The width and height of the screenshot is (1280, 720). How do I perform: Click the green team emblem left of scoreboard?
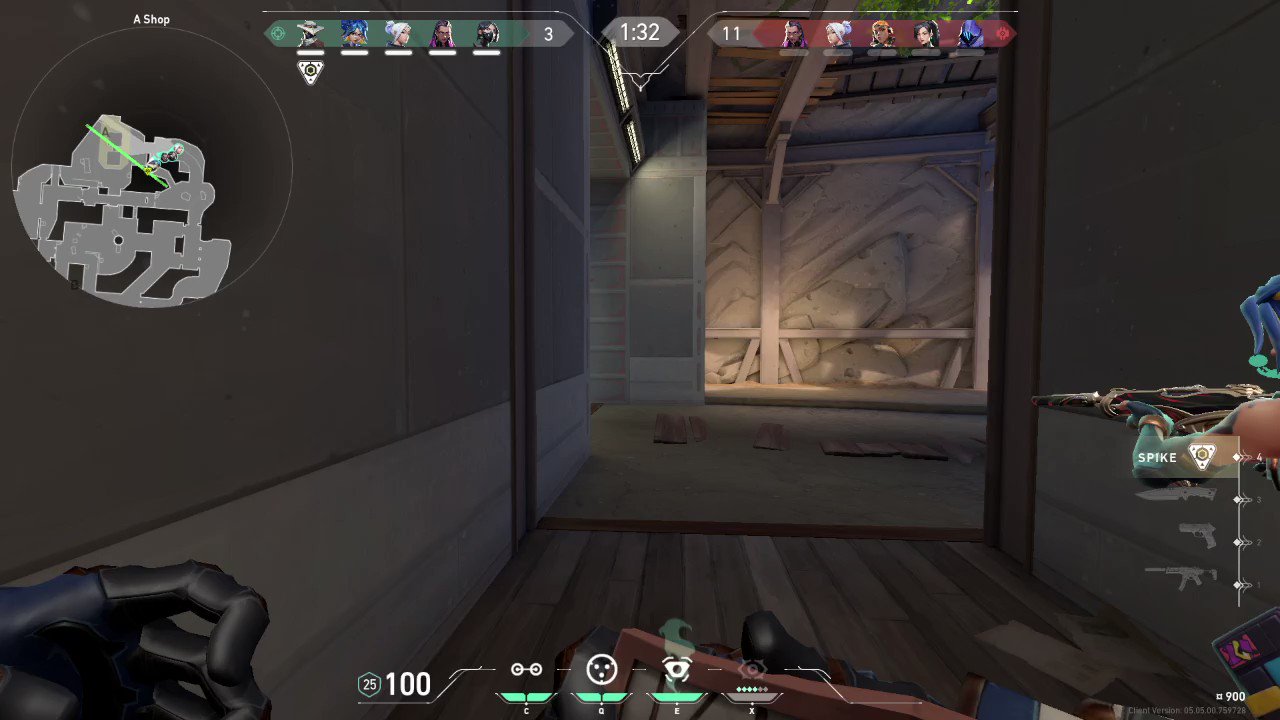pyautogui.click(x=278, y=33)
